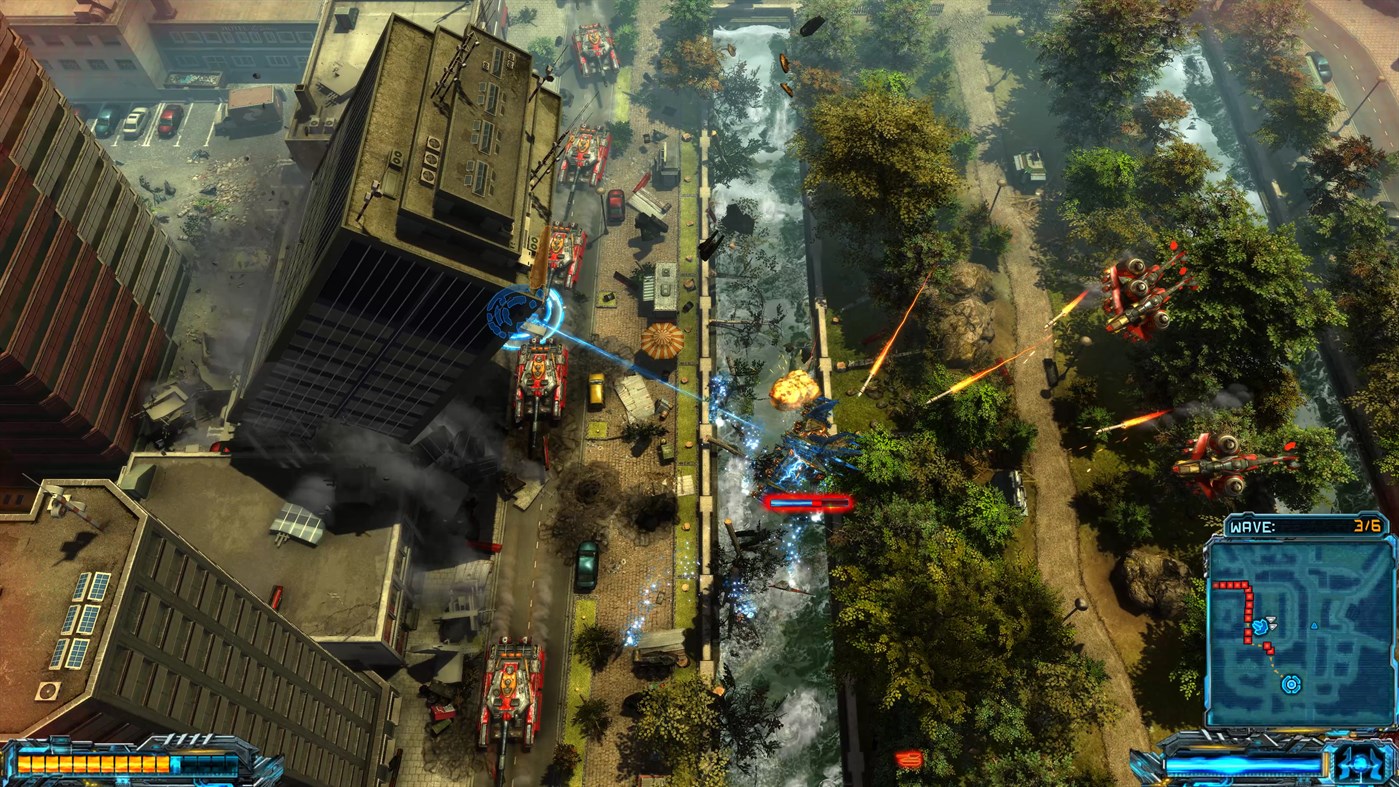Select the small blue triangle marker on the minimap
Screen dimensions: 1399x787
pos(1314,625)
